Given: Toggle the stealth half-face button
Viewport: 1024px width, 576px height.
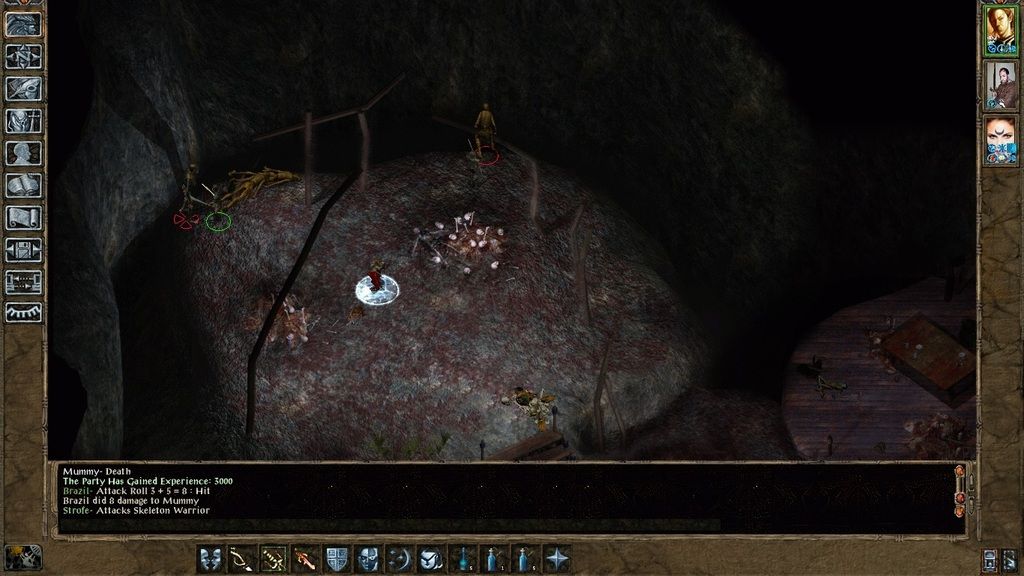Looking at the screenshot, I should pyautogui.click(x=368, y=559).
